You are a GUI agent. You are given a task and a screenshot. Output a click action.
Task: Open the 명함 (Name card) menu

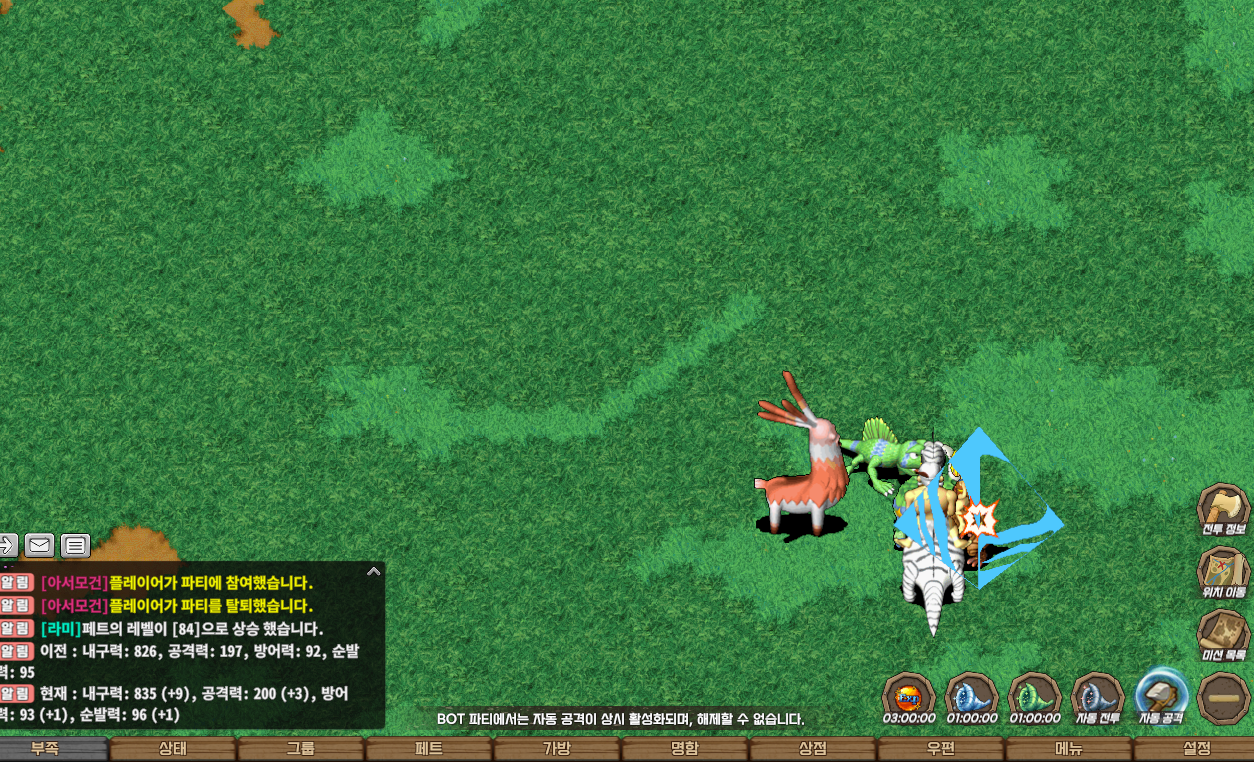[x=684, y=749]
